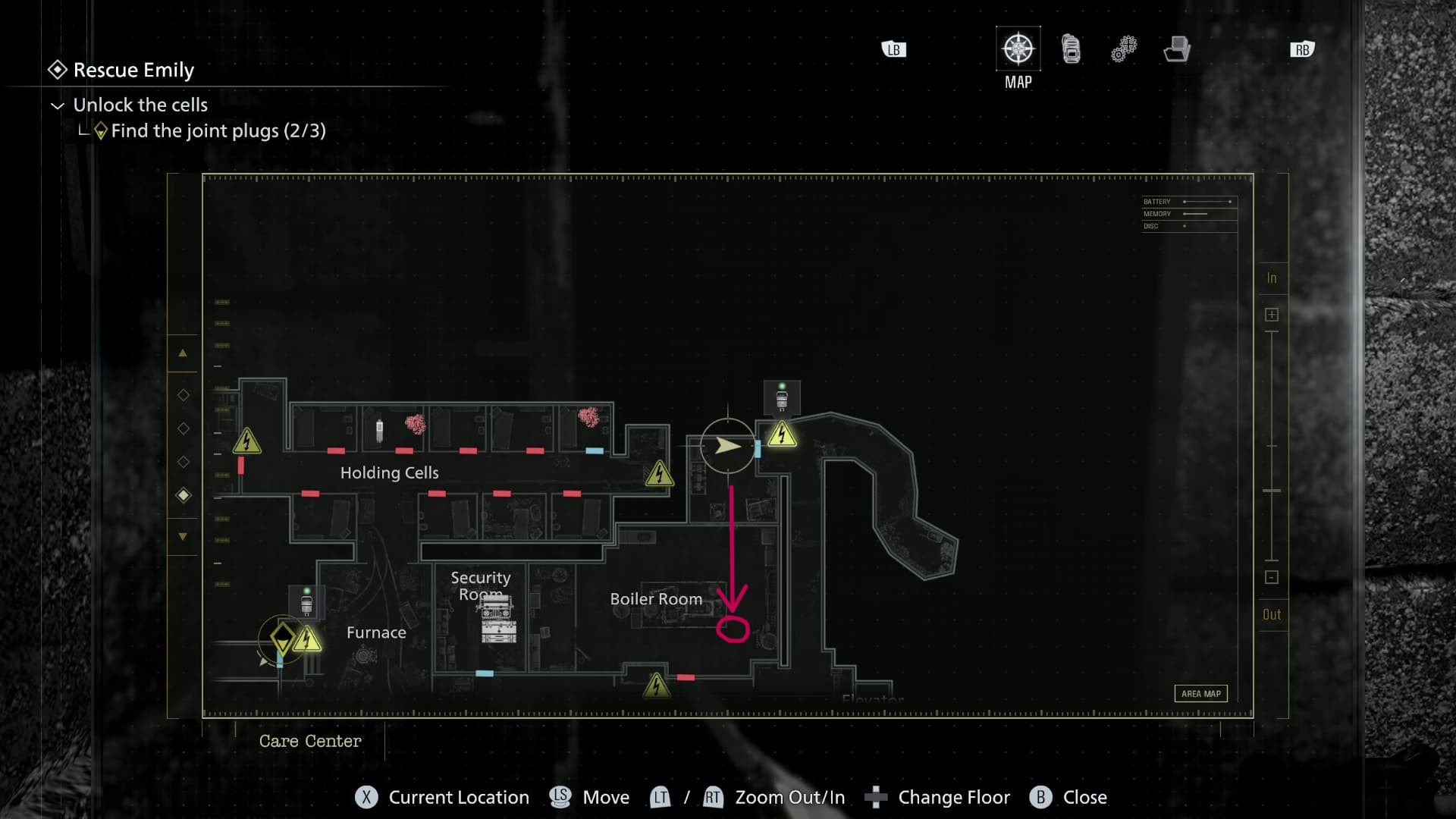Click the Rescue Emily objective title
This screenshot has width=1456, height=819.
click(x=133, y=71)
